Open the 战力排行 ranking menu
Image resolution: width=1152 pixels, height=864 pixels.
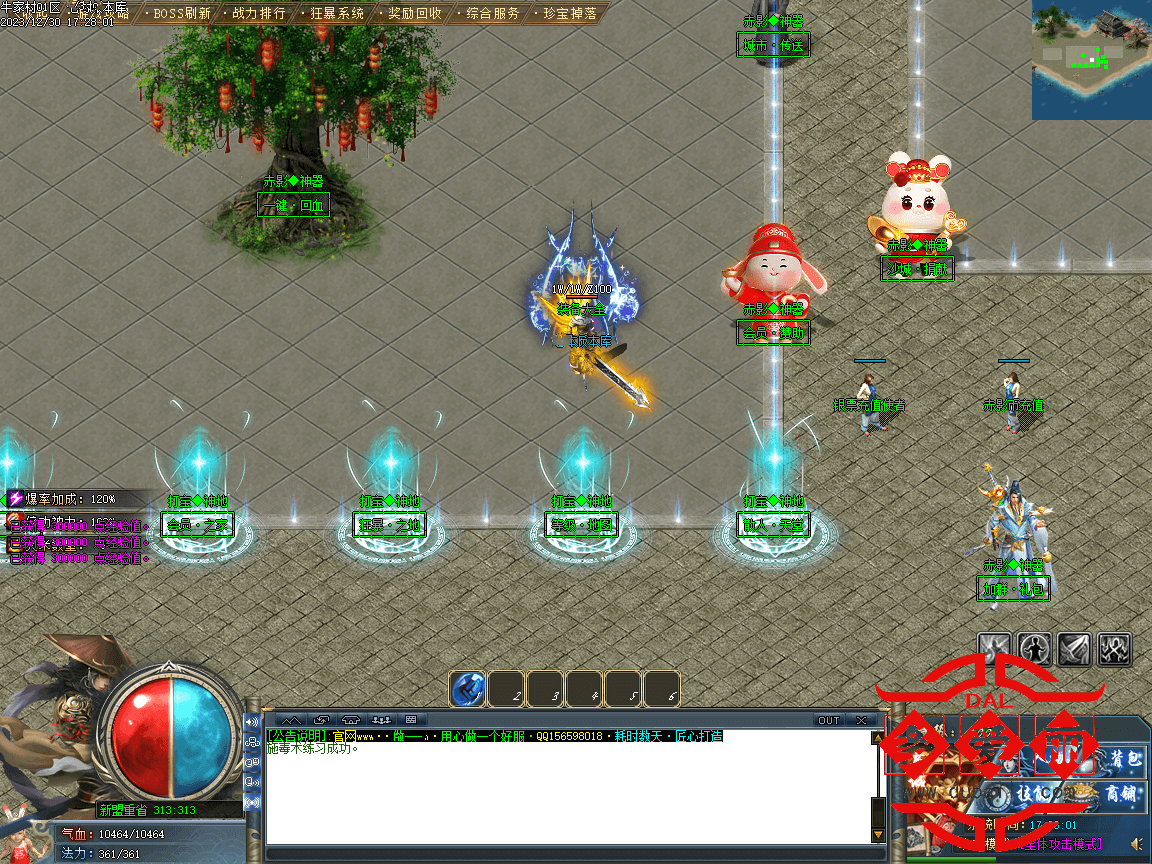258,14
